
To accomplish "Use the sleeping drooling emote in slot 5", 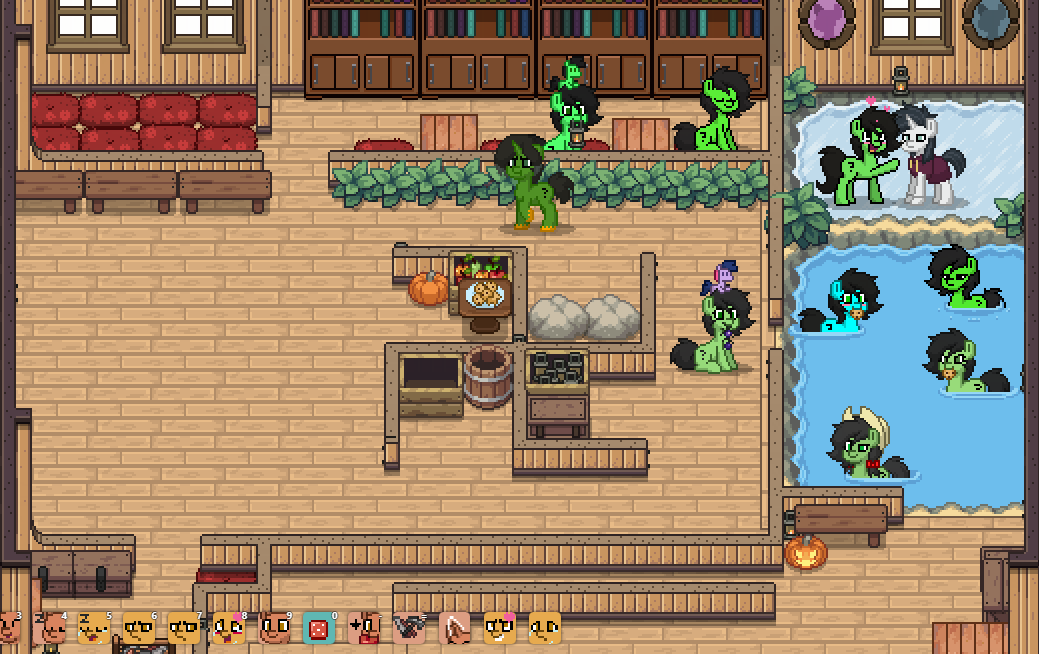I will click(94, 628).
